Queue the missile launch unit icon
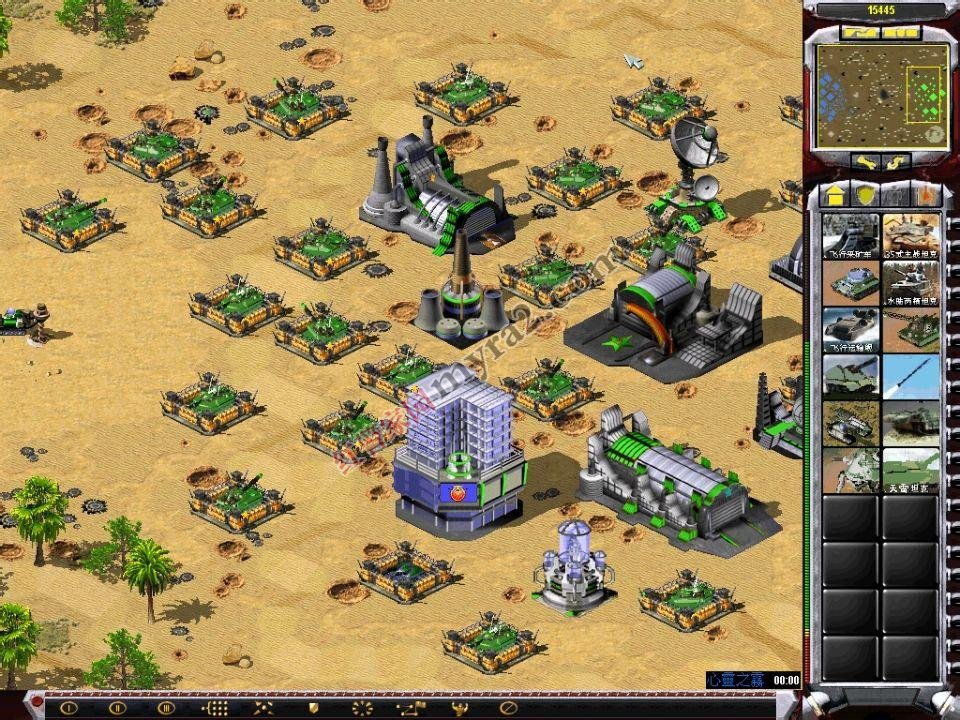The width and height of the screenshot is (960, 720). click(911, 377)
